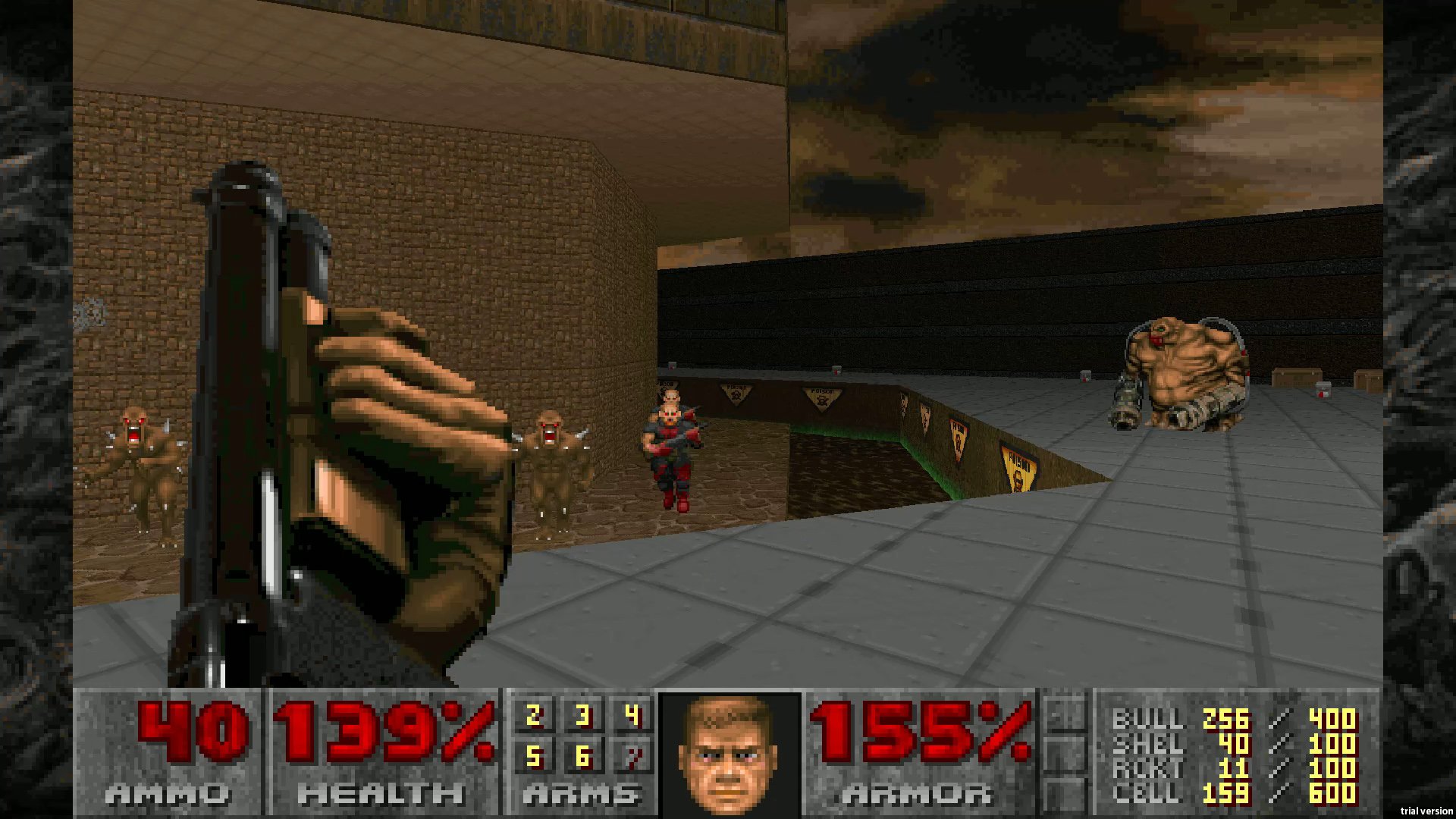Click the SHEL ammo count of 40
The image size is (1456, 819).
(1232, 743)
